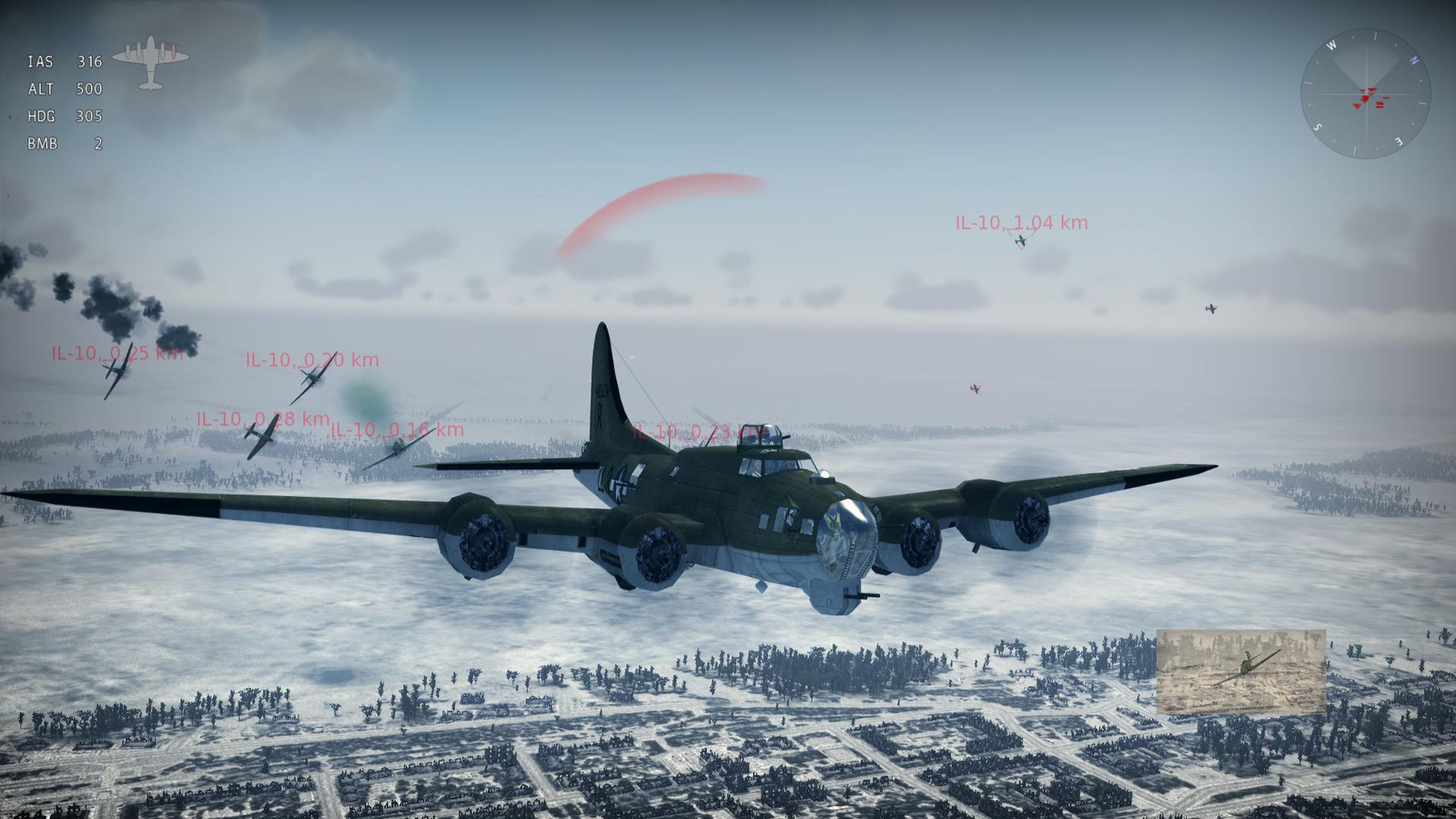Target the IL-10 at 0.16 km
This screenshot has height=819, width=1456.
tap(397, 430)
